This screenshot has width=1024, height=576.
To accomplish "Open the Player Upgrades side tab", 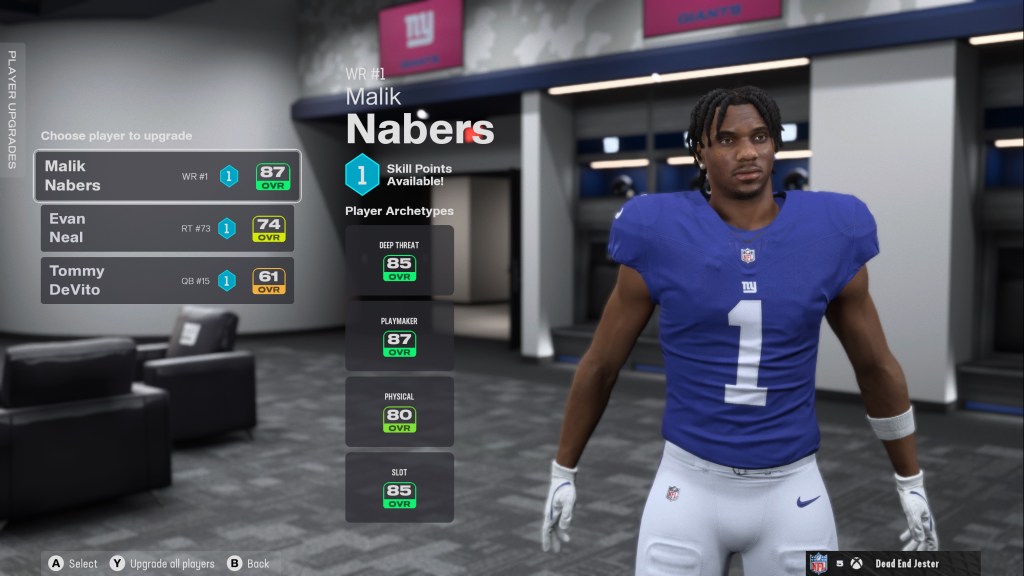I will point(12,110).
